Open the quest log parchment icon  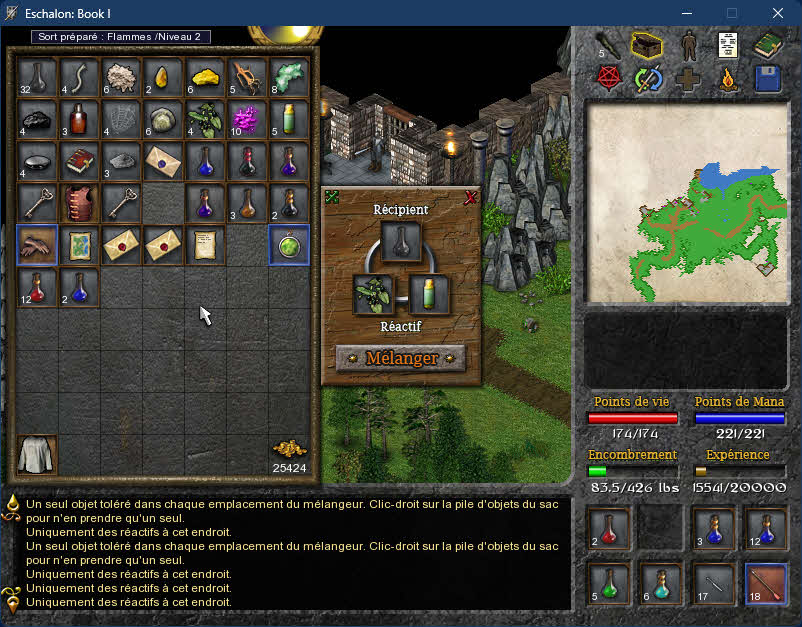pos(728,45)
